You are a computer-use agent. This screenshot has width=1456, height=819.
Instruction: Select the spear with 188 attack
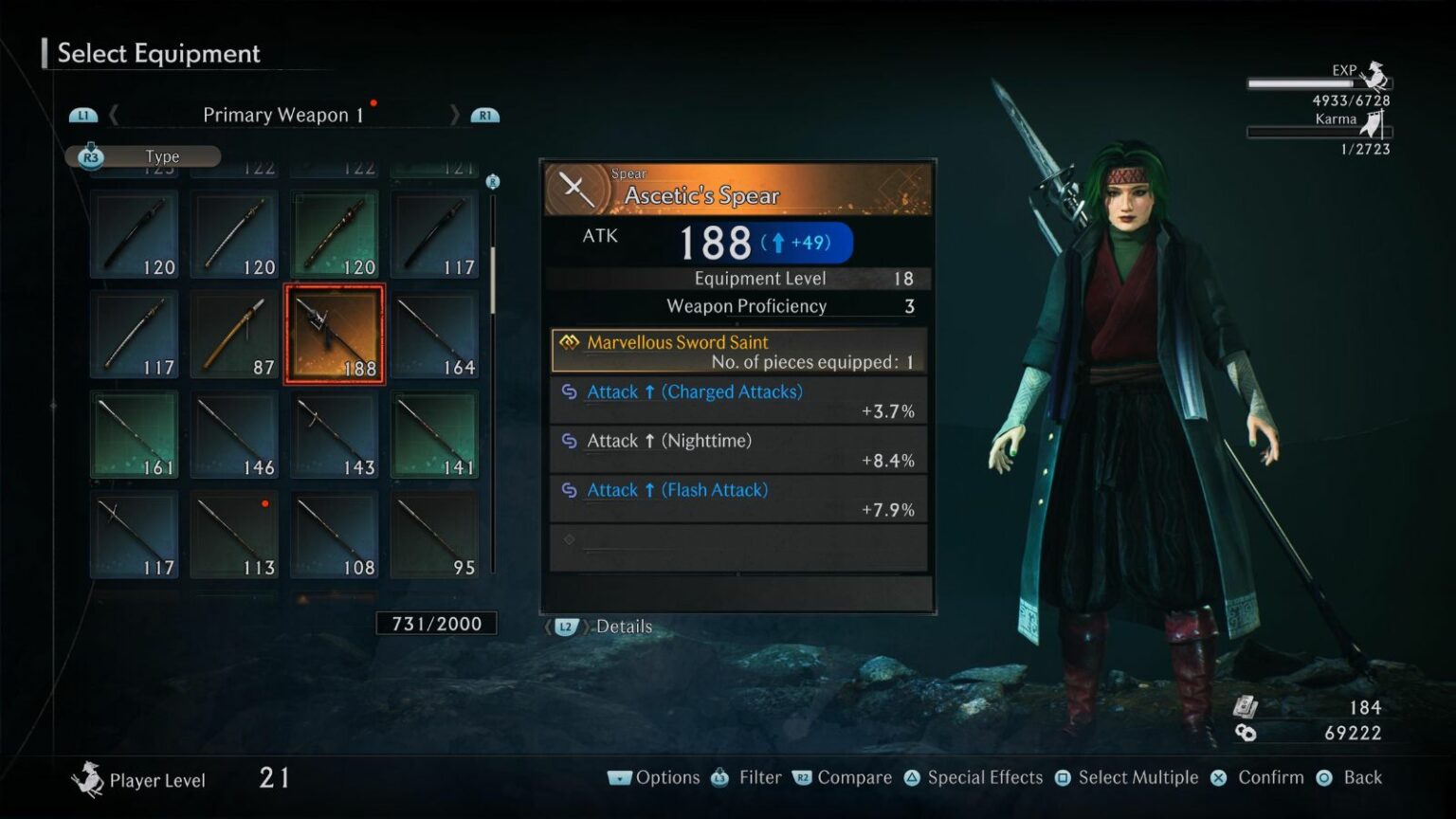tap(335, 335)
